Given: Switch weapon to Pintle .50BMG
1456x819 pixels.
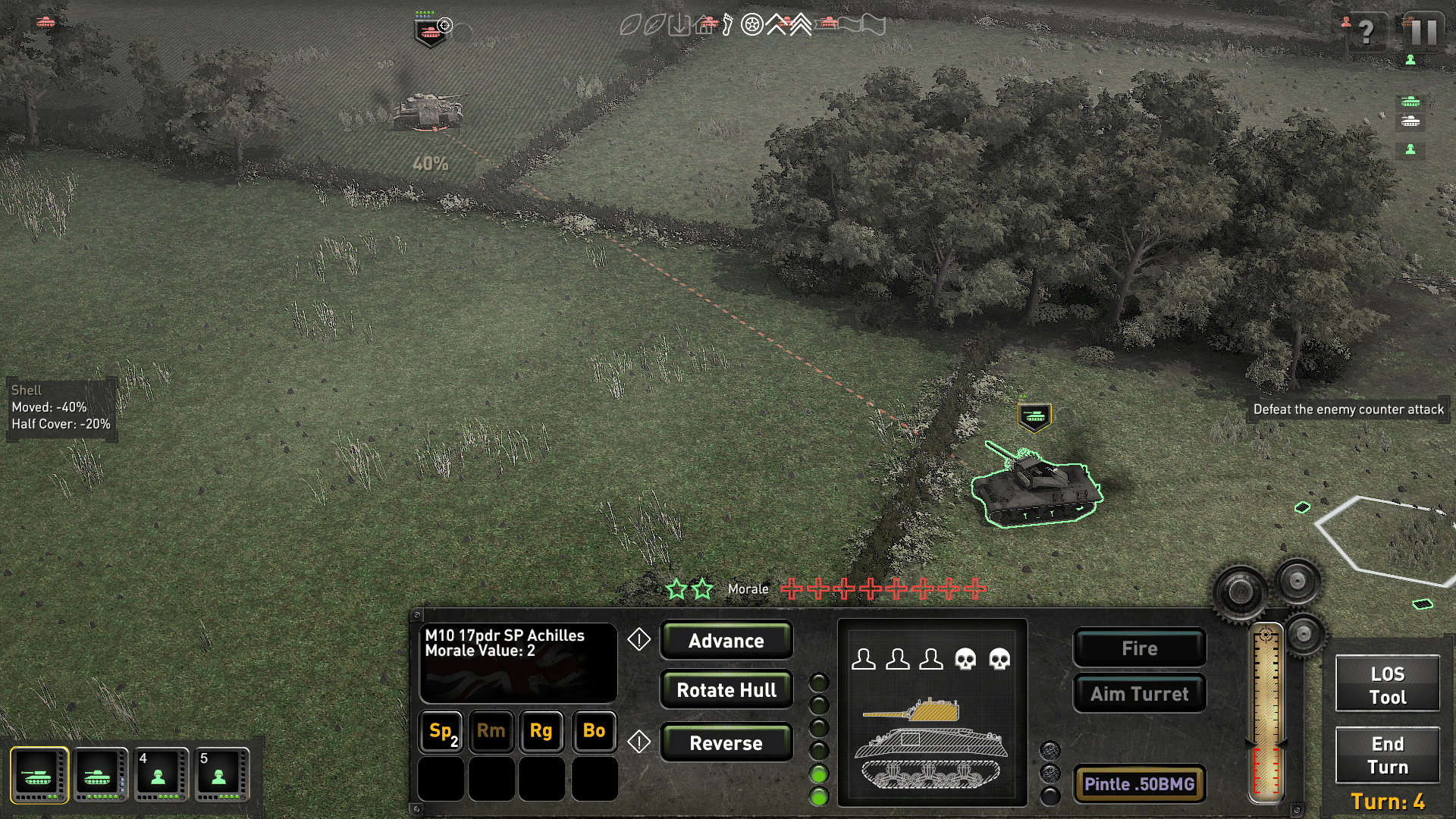Looking at the screenshot, I should pyautogui.click(x=1139, y=784).
